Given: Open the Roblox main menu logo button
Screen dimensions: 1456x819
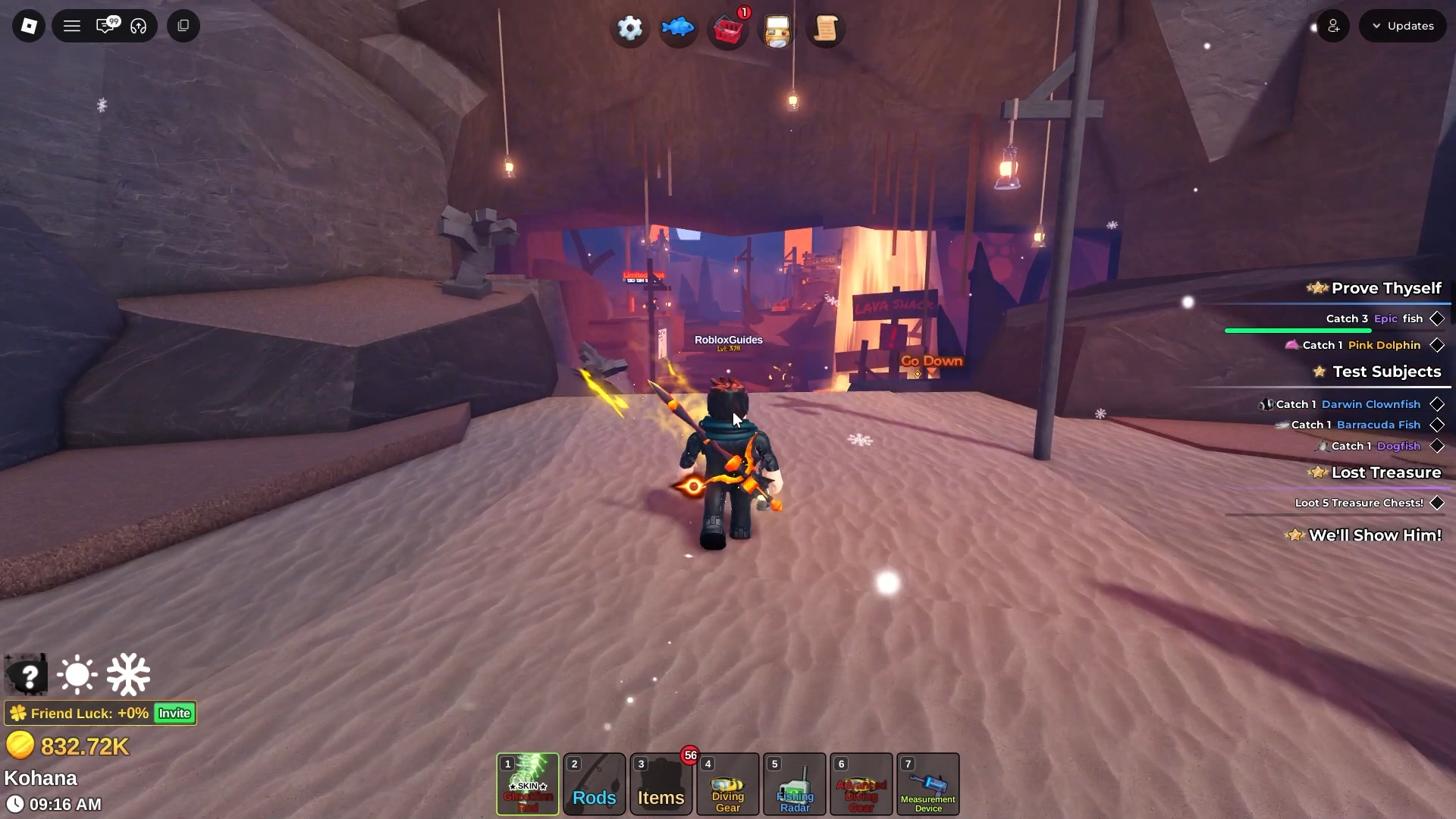Looking at the screenshot, I should (x=29, y=26).
